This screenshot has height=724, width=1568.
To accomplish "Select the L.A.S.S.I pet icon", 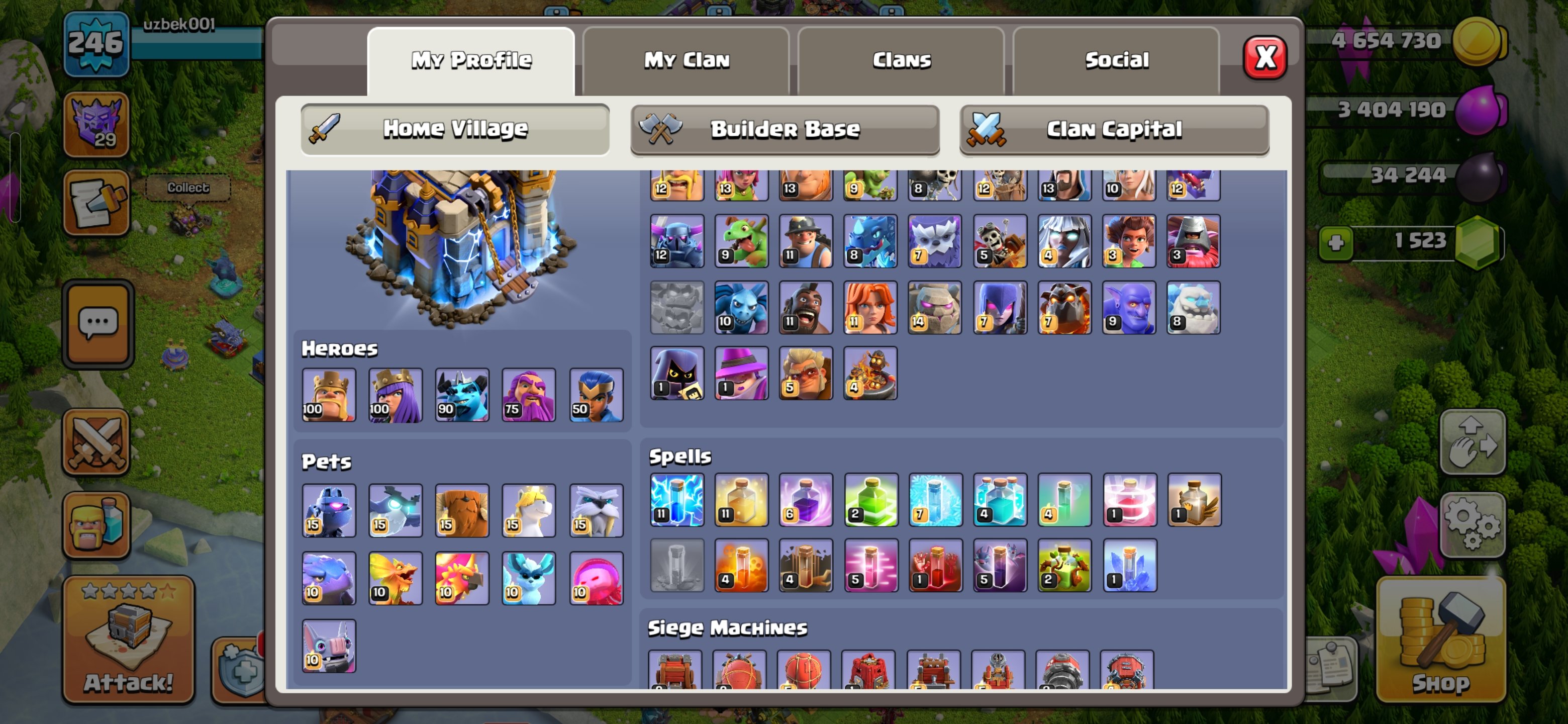I will click(329, 510).
